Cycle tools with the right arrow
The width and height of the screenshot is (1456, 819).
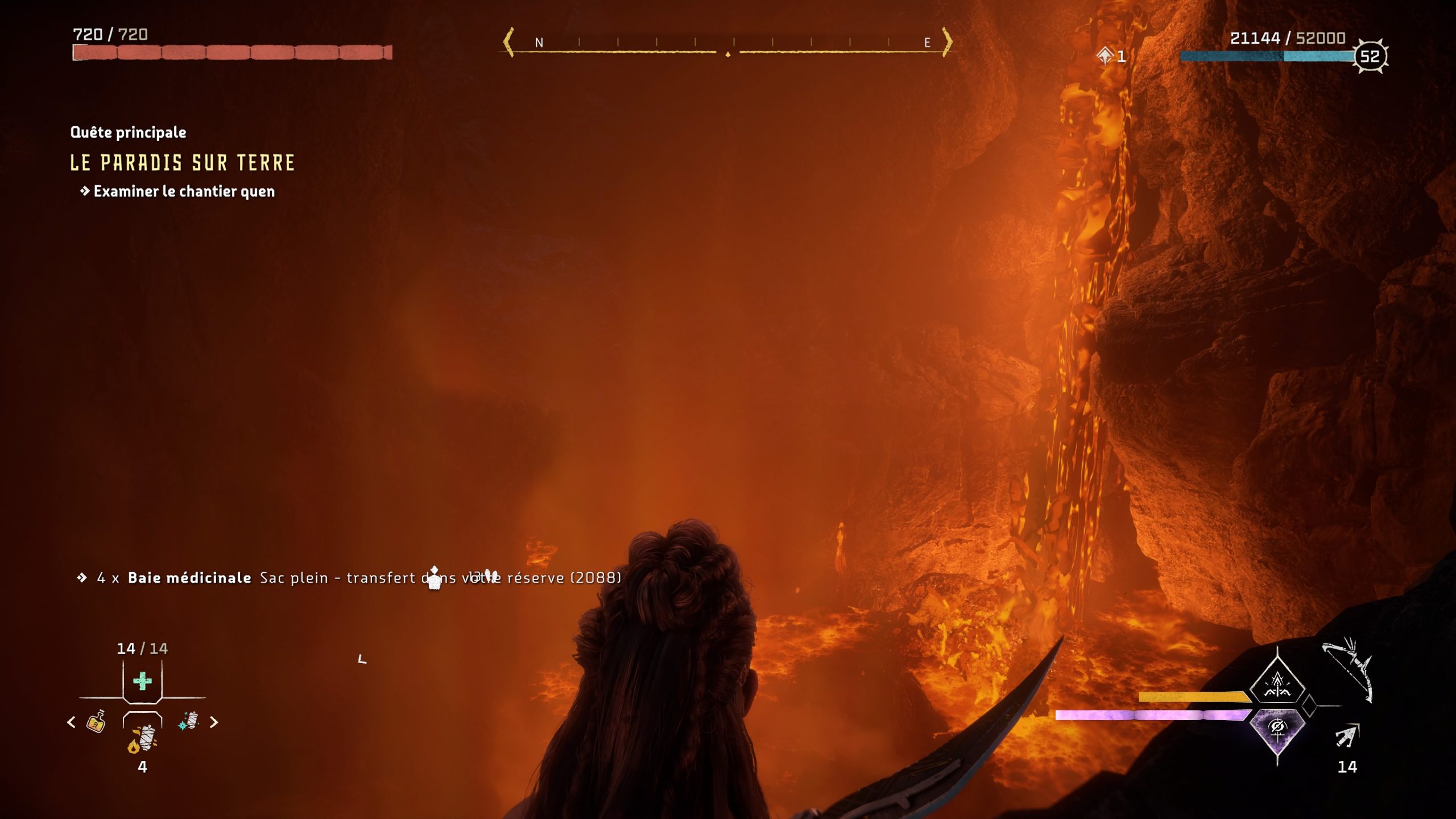point(214,722)
